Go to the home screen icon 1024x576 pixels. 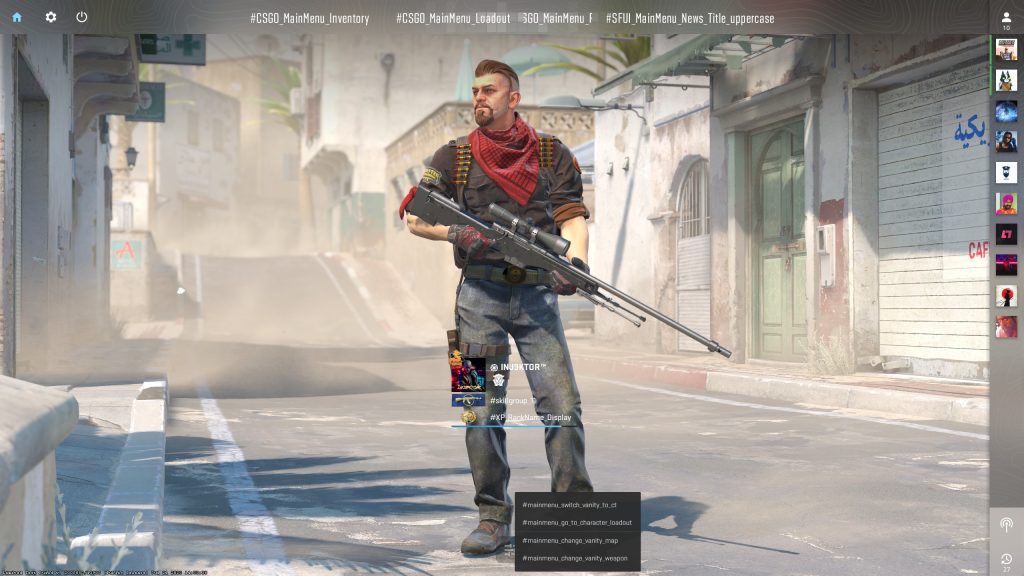[17, 17]
